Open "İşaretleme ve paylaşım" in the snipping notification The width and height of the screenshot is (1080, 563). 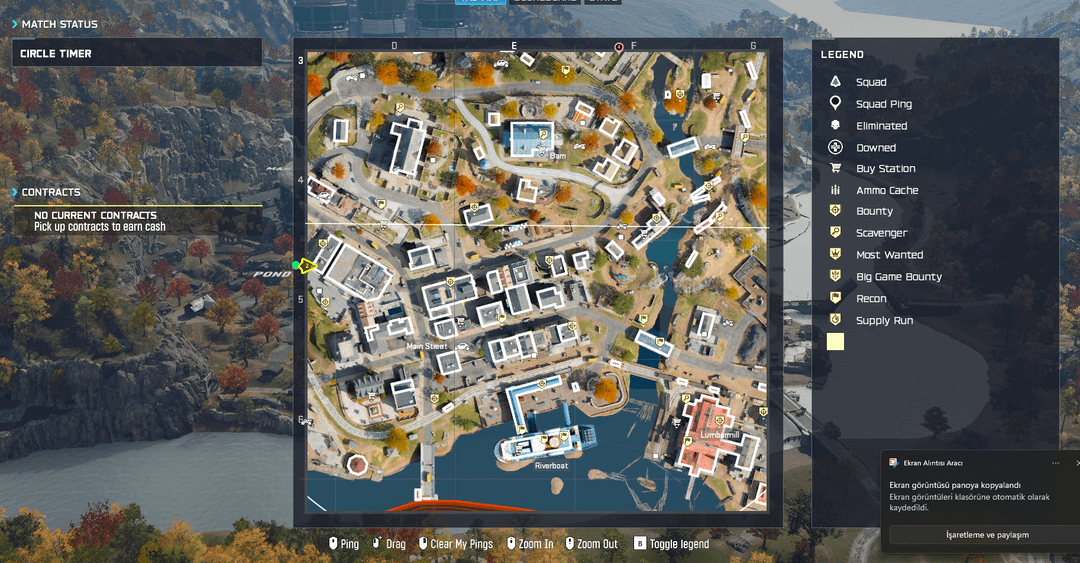(986, 535)
